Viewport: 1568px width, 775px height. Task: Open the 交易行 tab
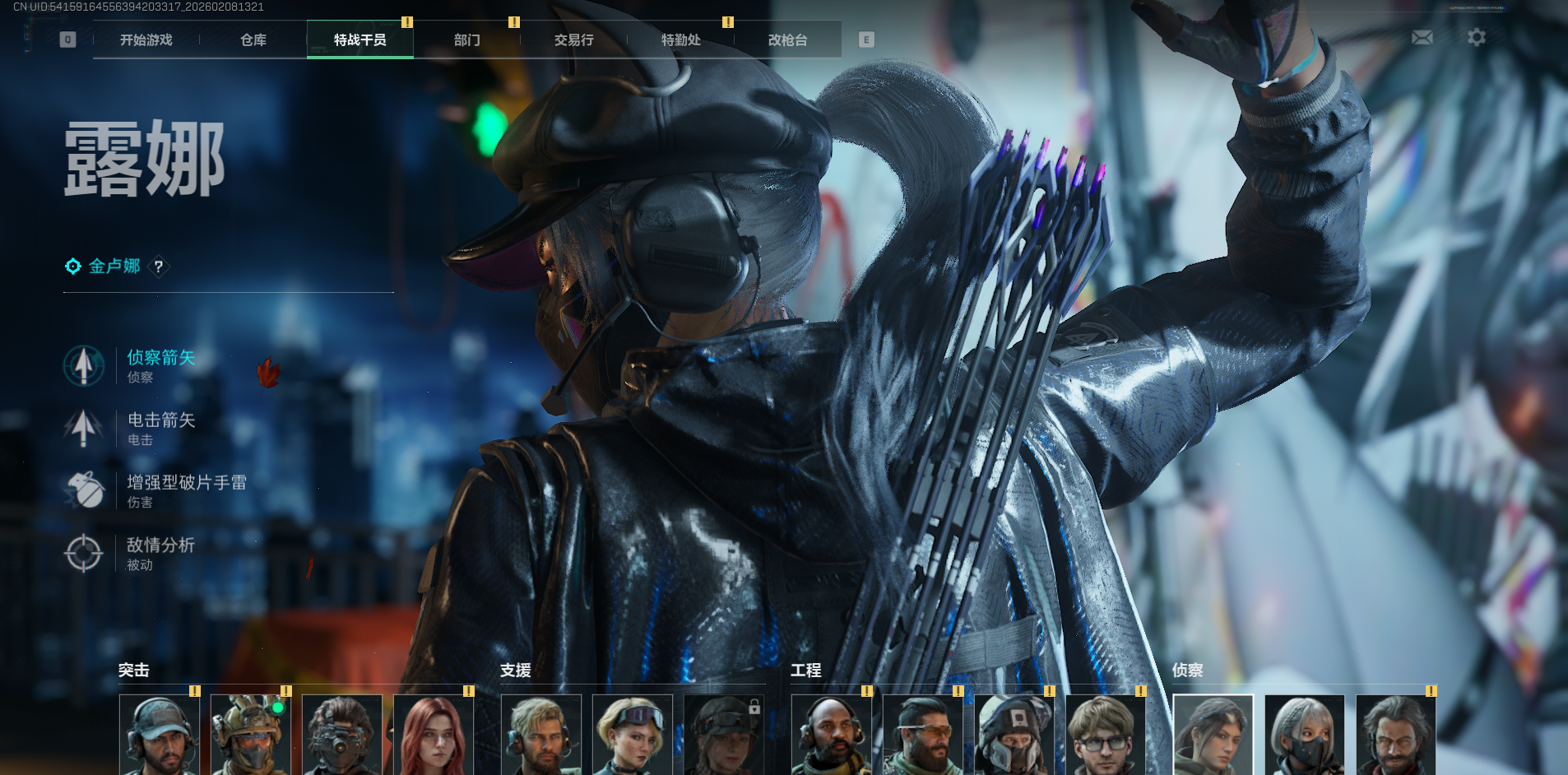[x=573, y=39]
